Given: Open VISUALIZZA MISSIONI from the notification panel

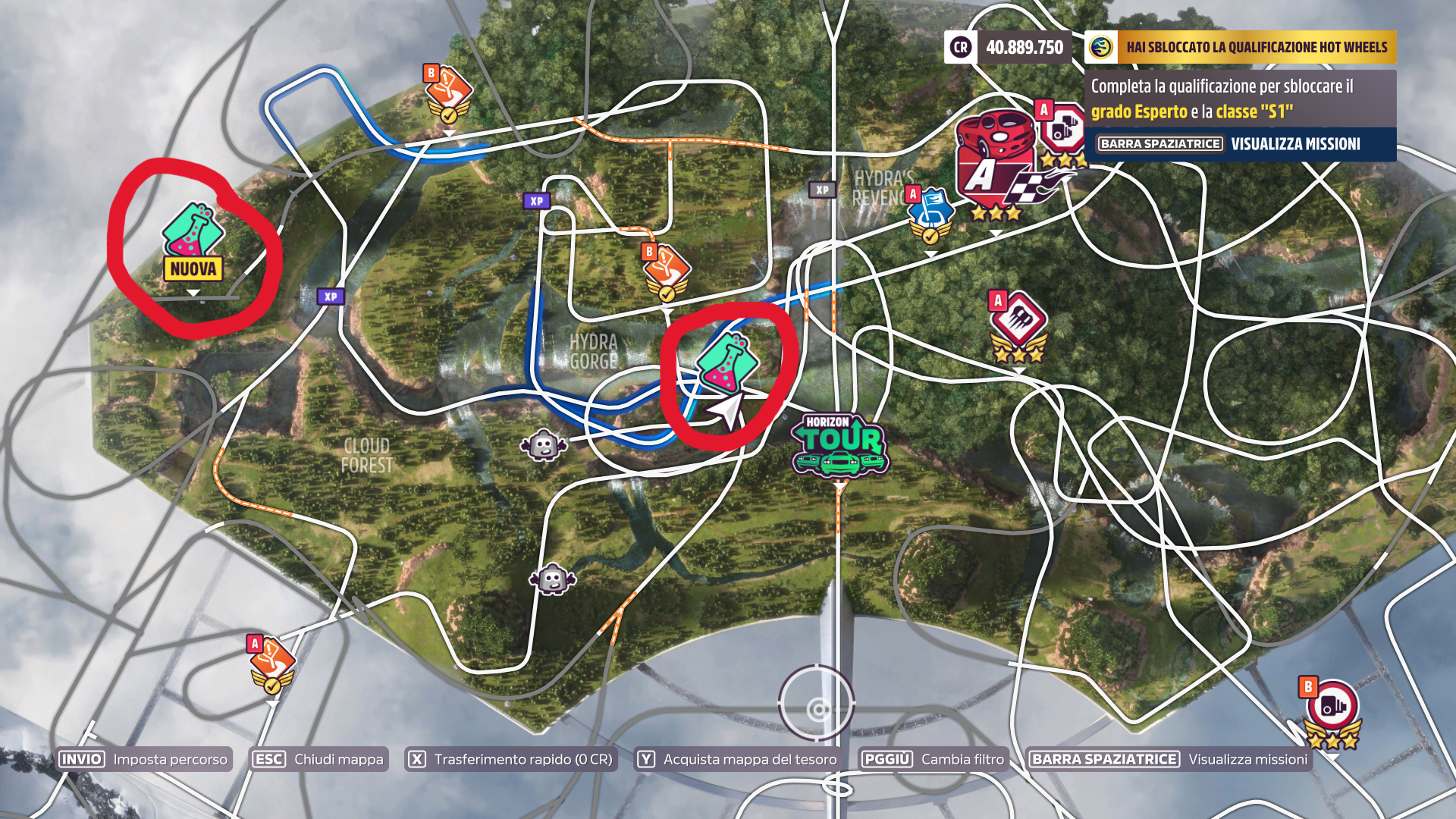Looking at the screenshot, I should [1297, 143].
